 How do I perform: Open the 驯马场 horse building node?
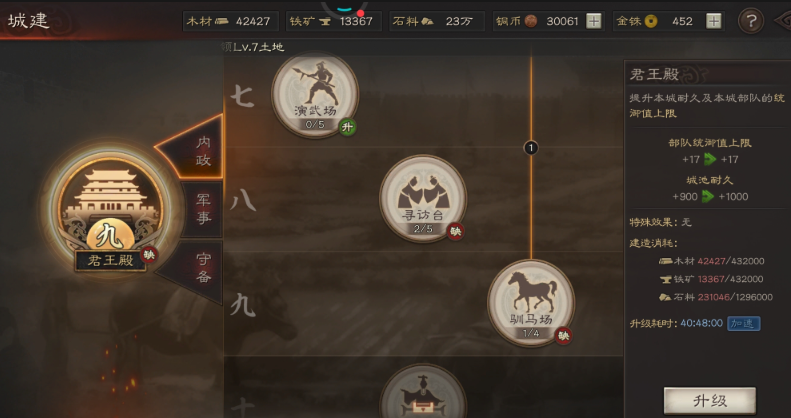pyautogui.click(x=531, y=300)
